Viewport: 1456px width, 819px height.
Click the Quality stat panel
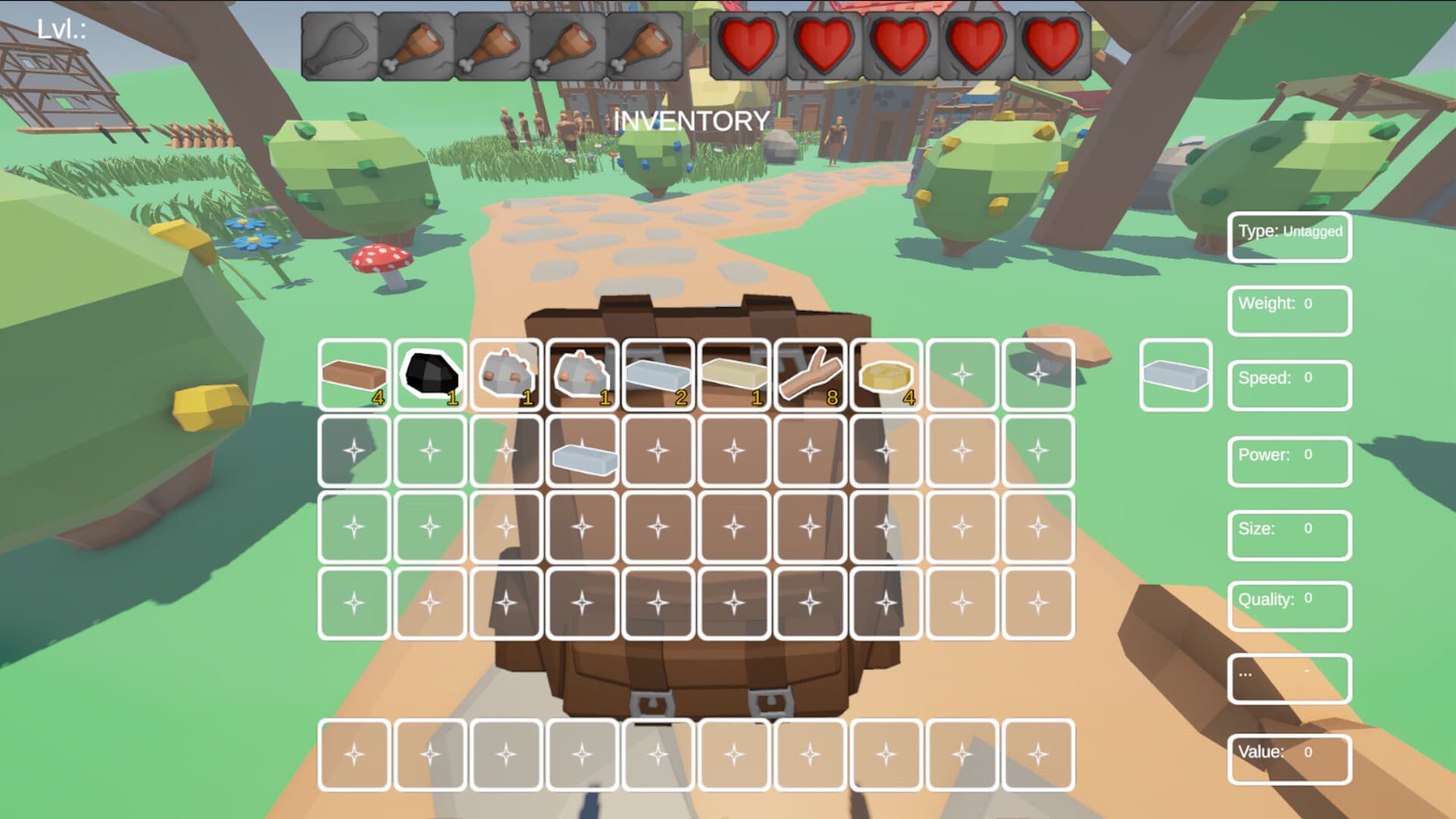pyautogui.click(x=1289, y=606)
